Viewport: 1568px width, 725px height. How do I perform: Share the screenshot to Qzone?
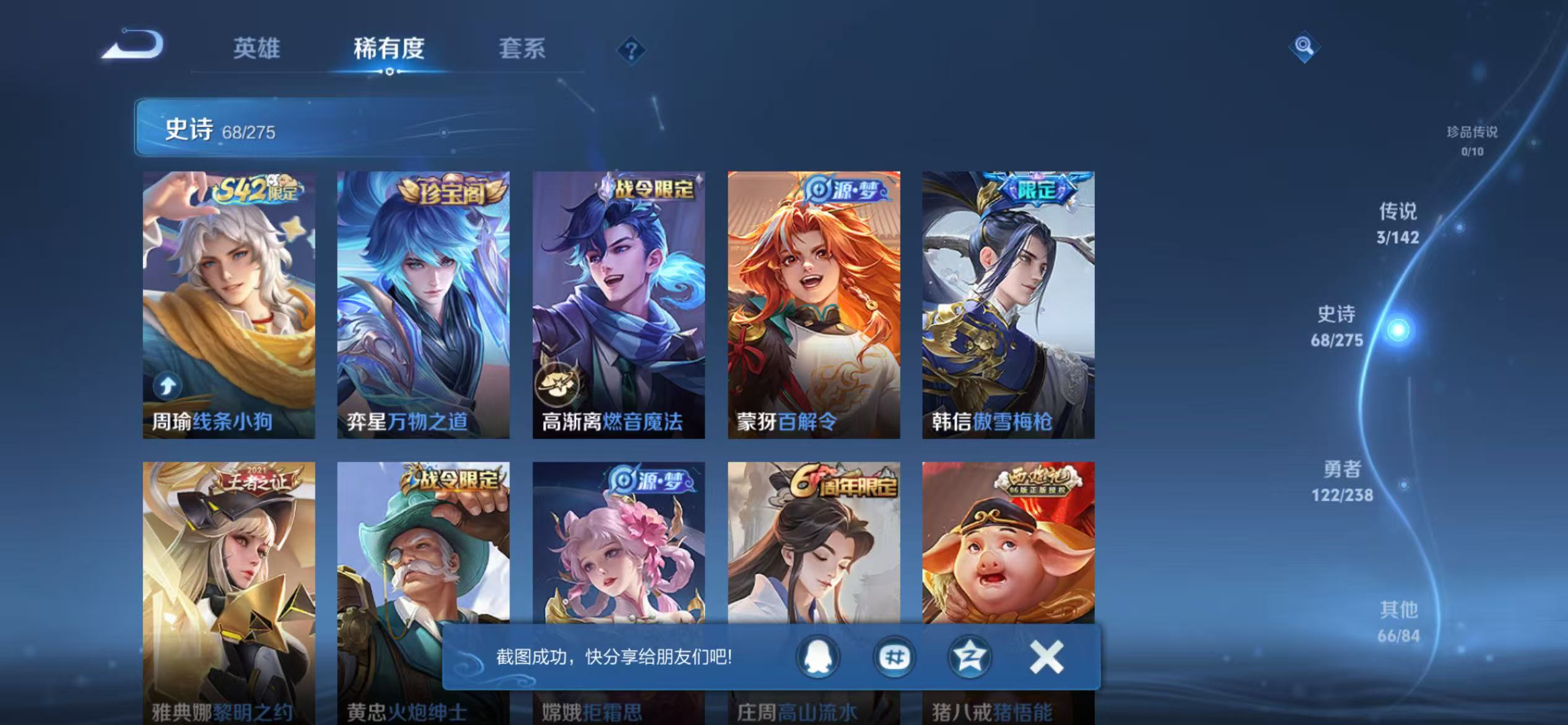point(969,657)
